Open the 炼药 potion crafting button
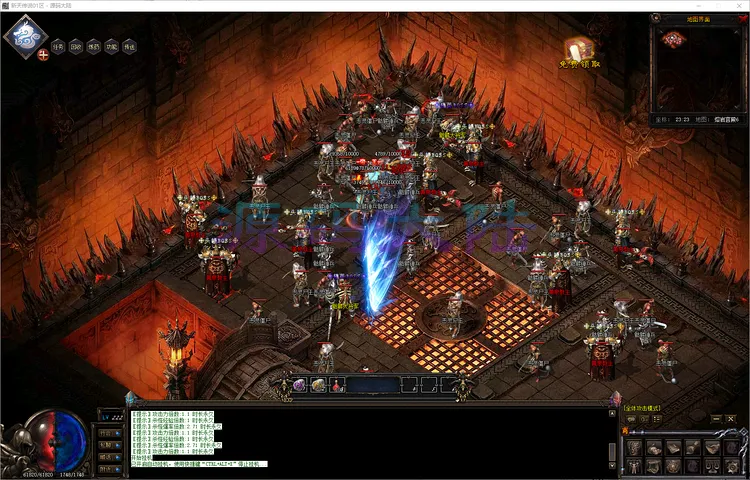Viewport: 750px width, 480px height. 94,46
